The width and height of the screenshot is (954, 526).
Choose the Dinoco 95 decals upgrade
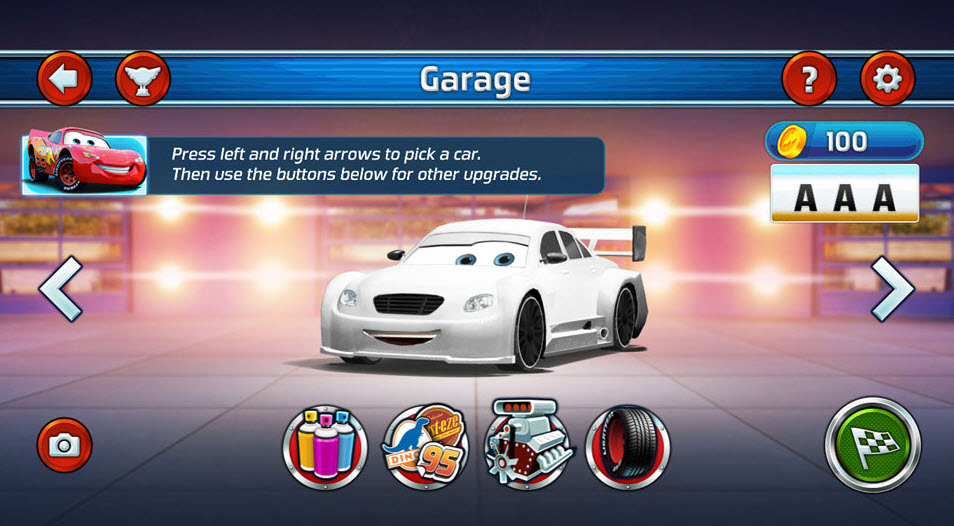point(426,446)
